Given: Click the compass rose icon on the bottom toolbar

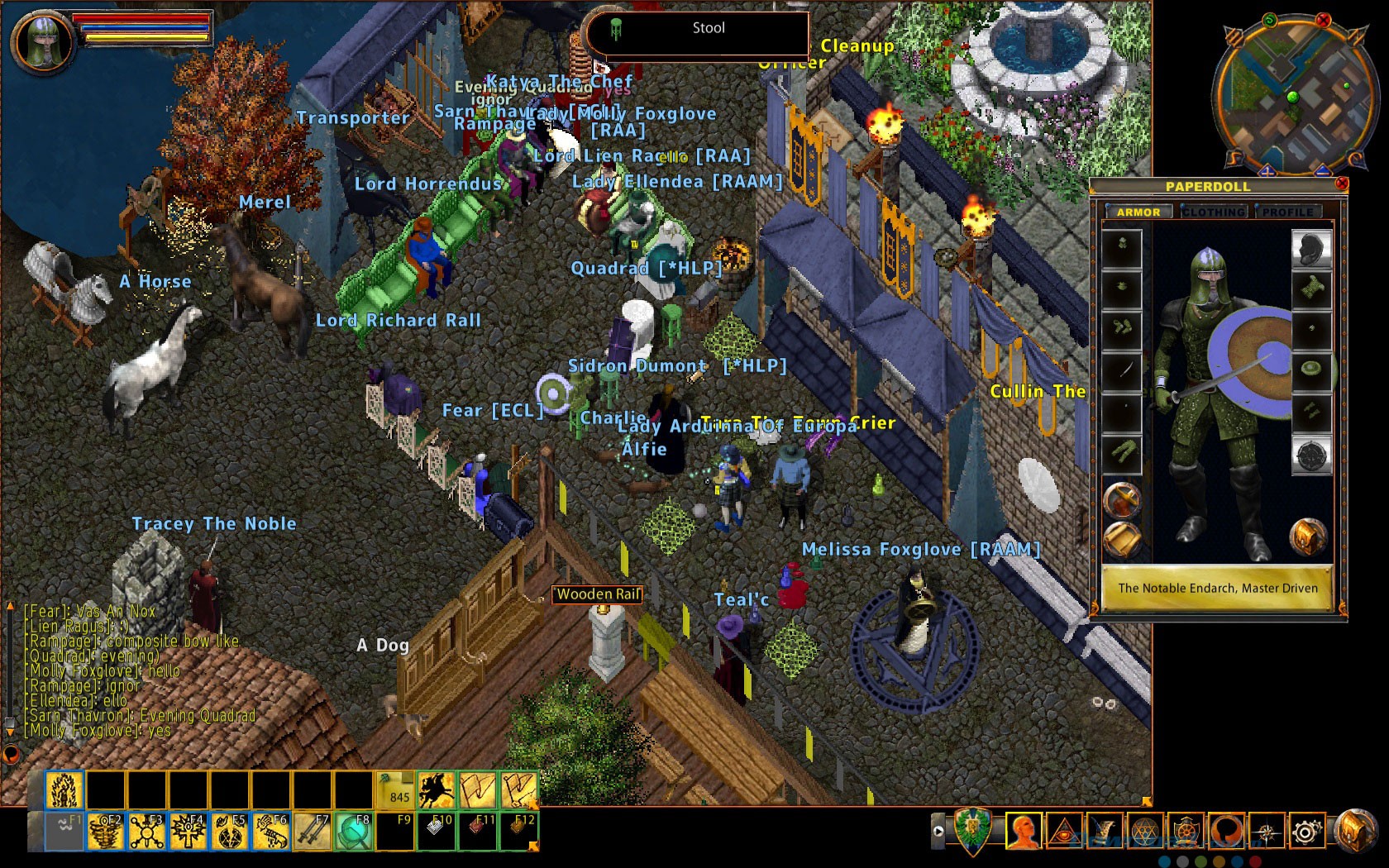Looking at the screenshot, I should pos(1267,830).
